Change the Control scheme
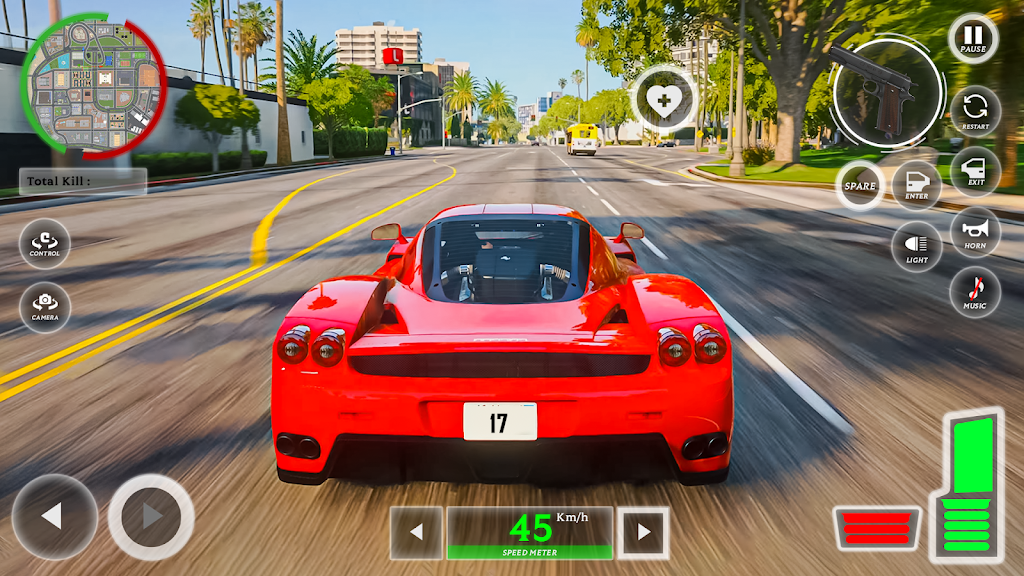The image size is (1024, 576). point(45,244)
